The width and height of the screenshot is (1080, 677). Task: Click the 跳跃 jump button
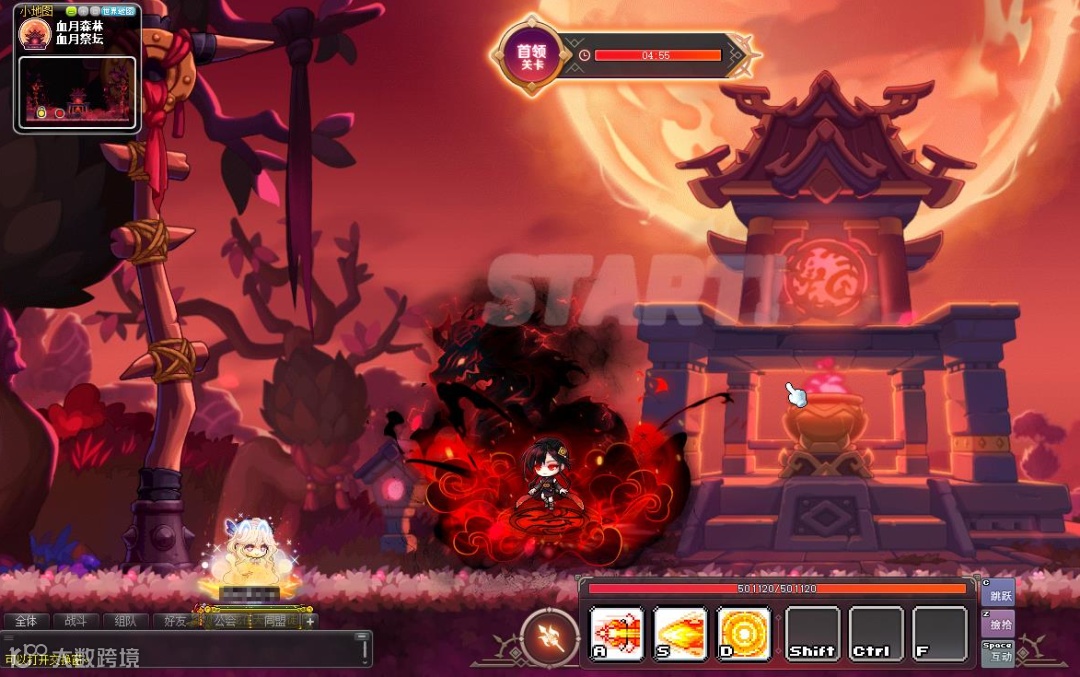999,592
